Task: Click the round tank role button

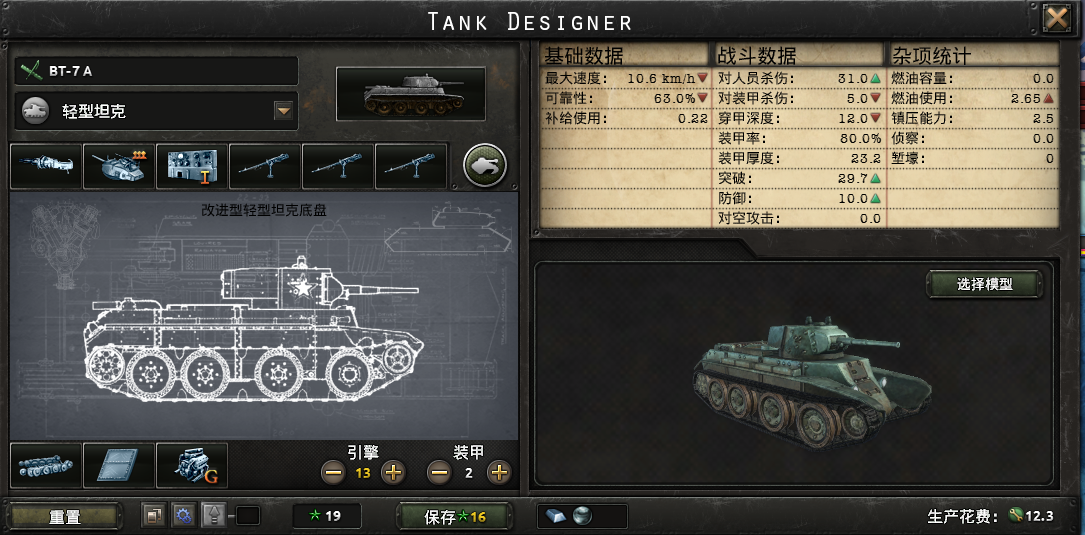Action: (485, 165)
